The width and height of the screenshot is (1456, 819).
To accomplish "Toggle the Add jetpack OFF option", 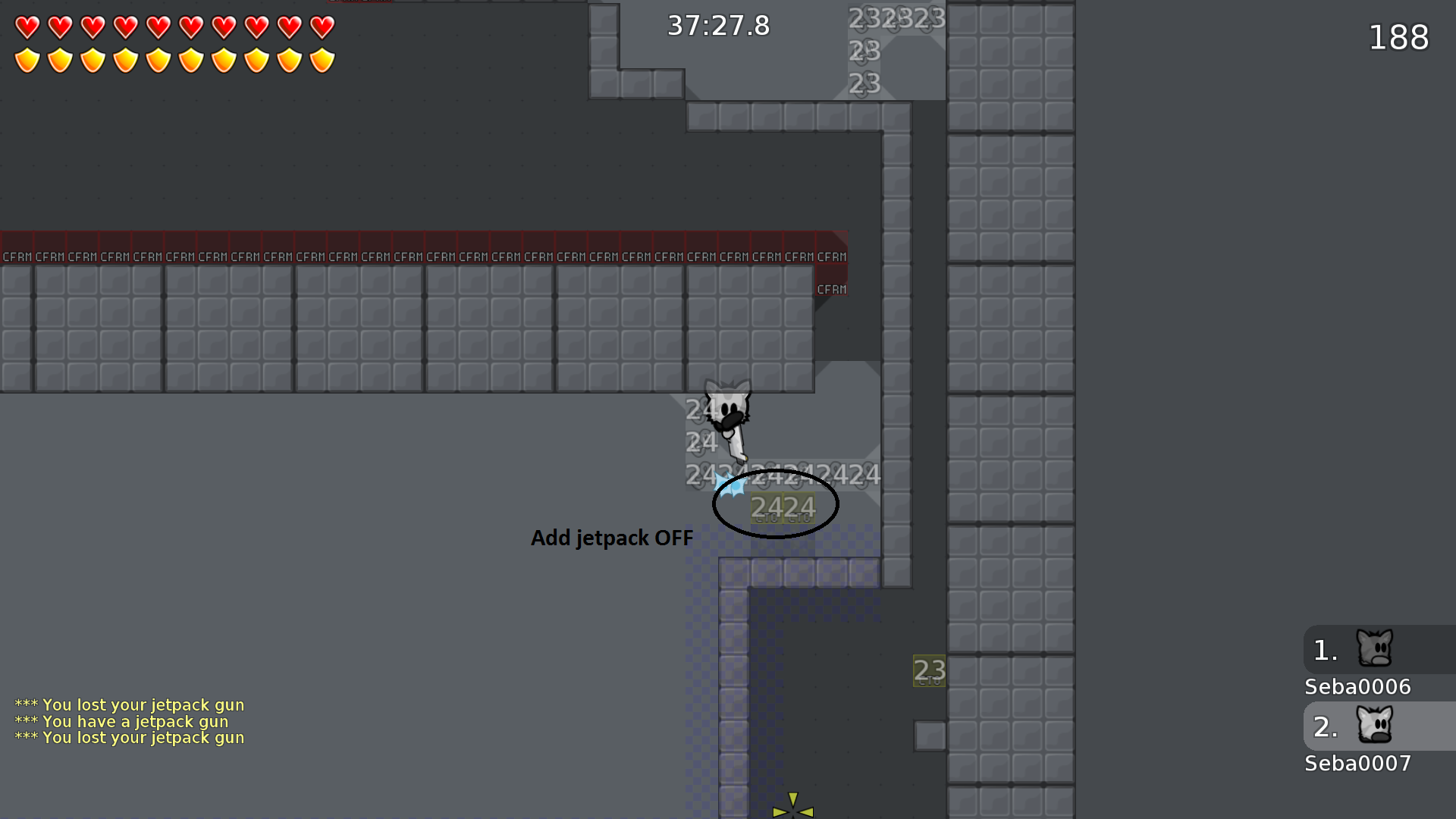I will point(611,538).
